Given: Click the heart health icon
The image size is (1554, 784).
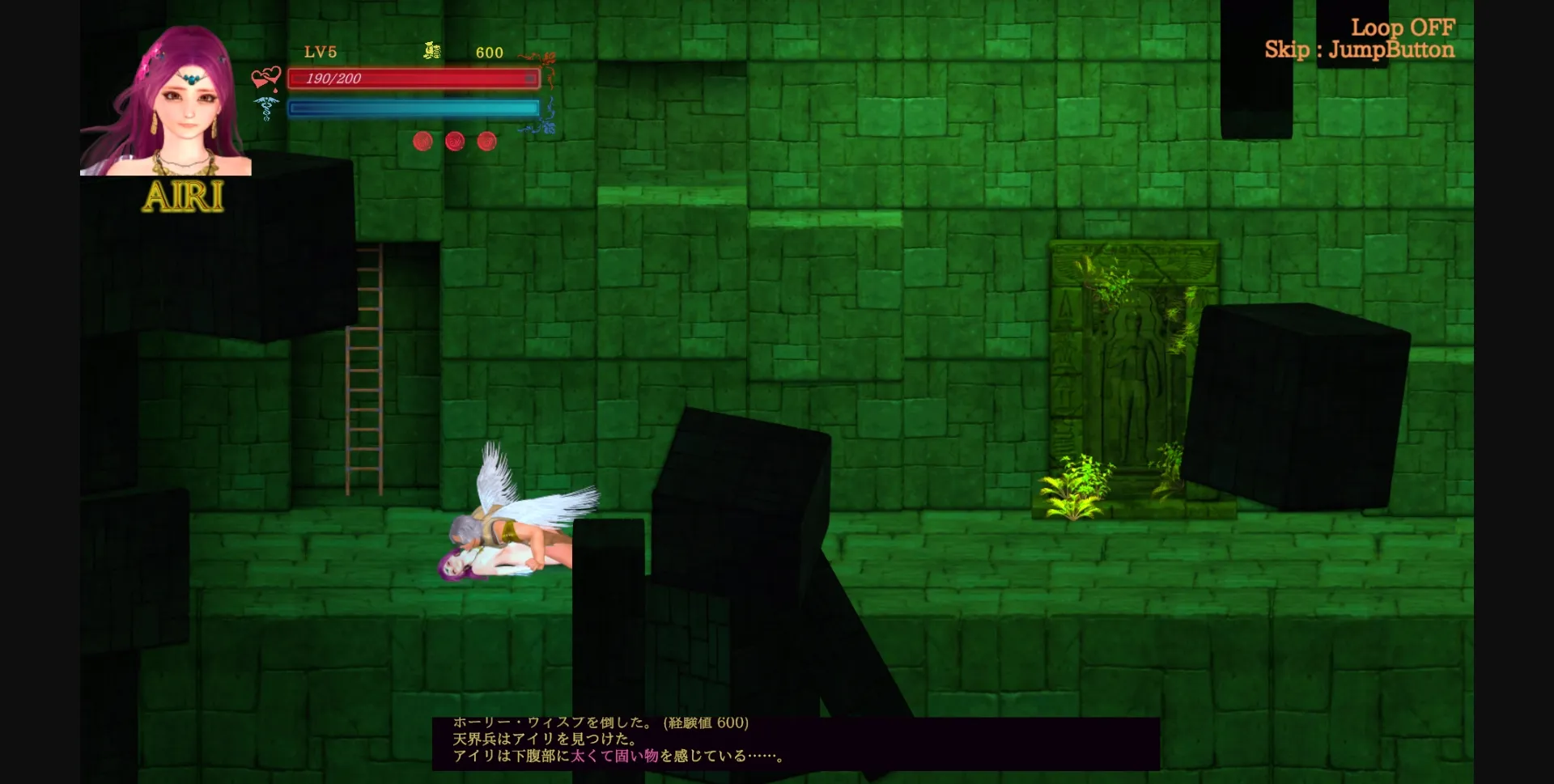Looking at the screenshot, I should 265,75.
